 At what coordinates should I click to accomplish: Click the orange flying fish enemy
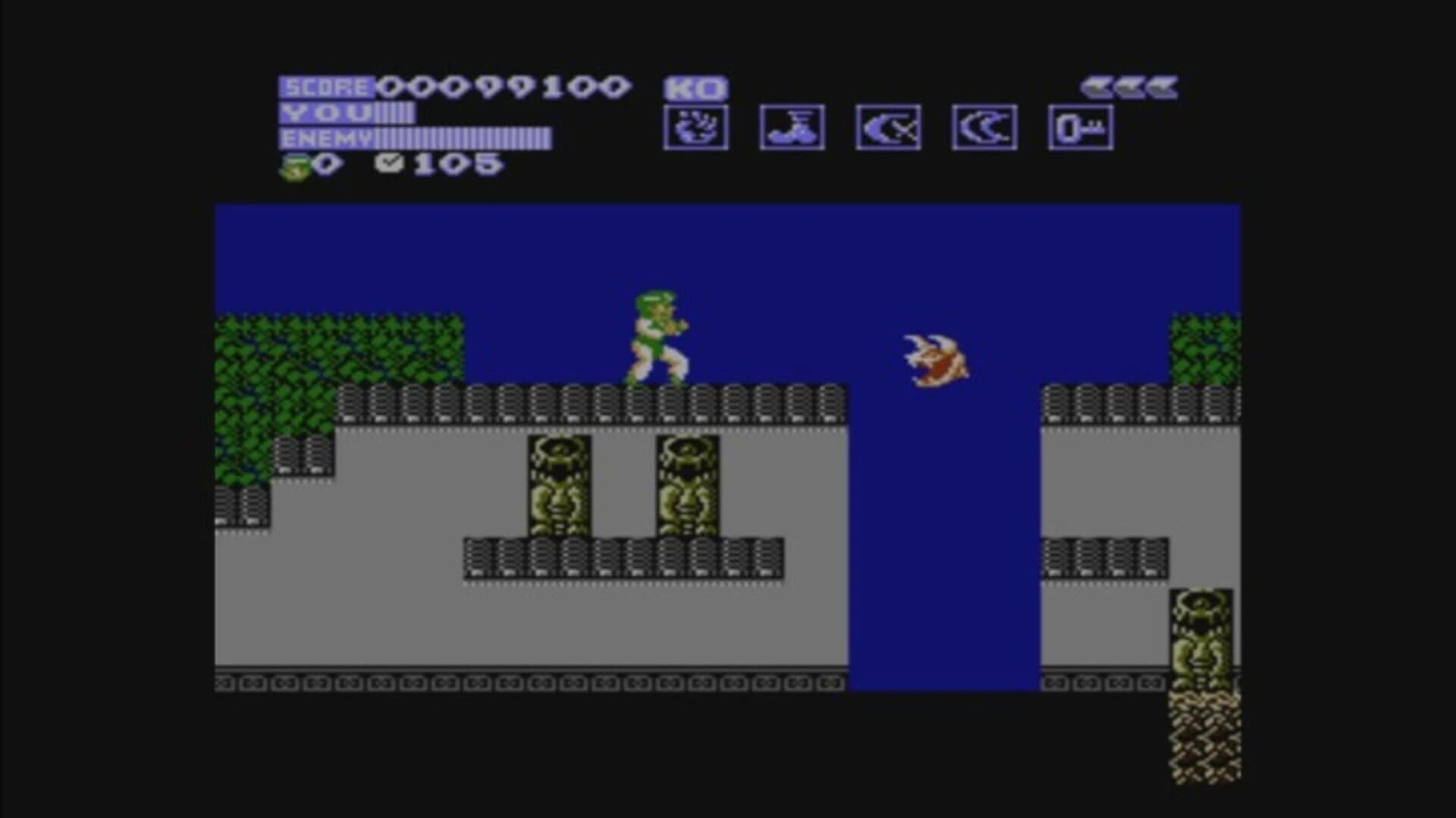(933, 360)
